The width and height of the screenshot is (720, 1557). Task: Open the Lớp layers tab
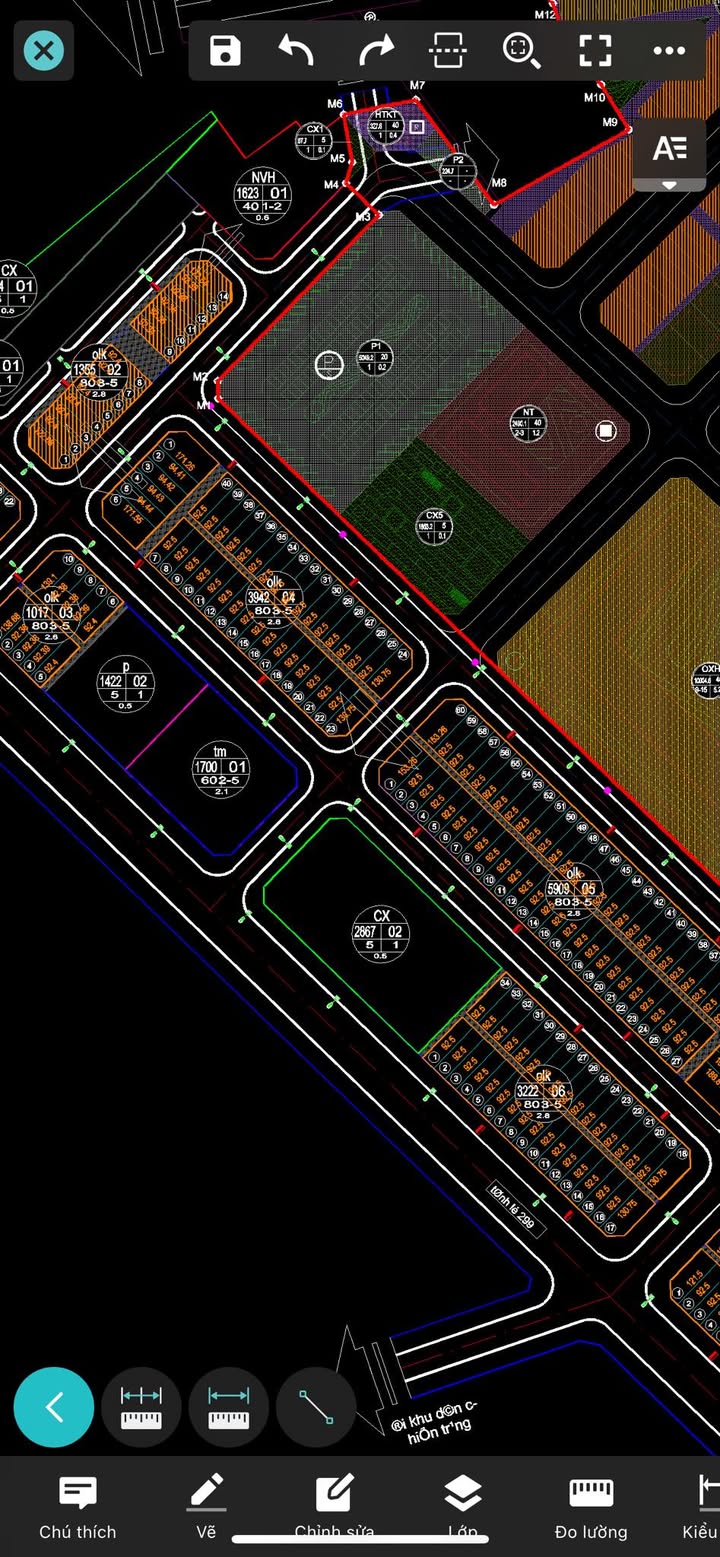pyautogui.click(x=462, y=1507)
